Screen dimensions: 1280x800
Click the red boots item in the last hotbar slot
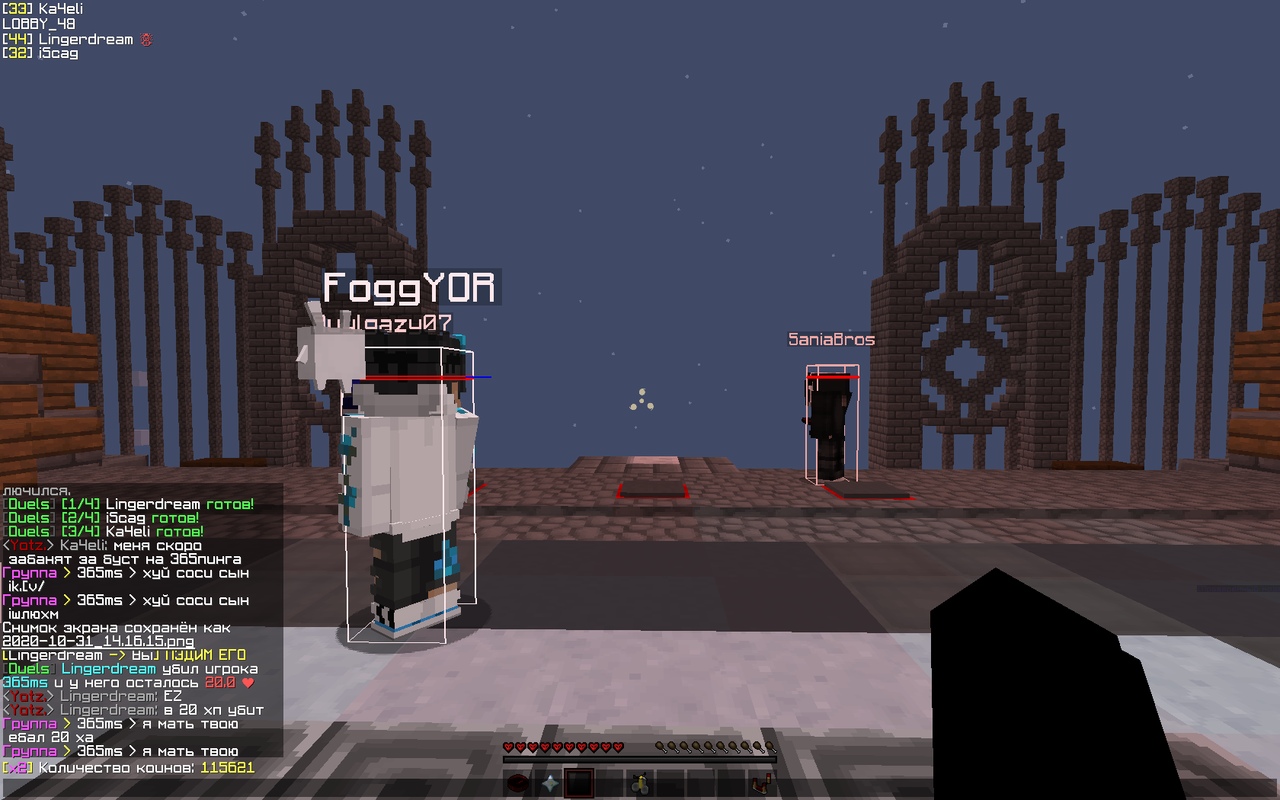[x=762, y=785]
